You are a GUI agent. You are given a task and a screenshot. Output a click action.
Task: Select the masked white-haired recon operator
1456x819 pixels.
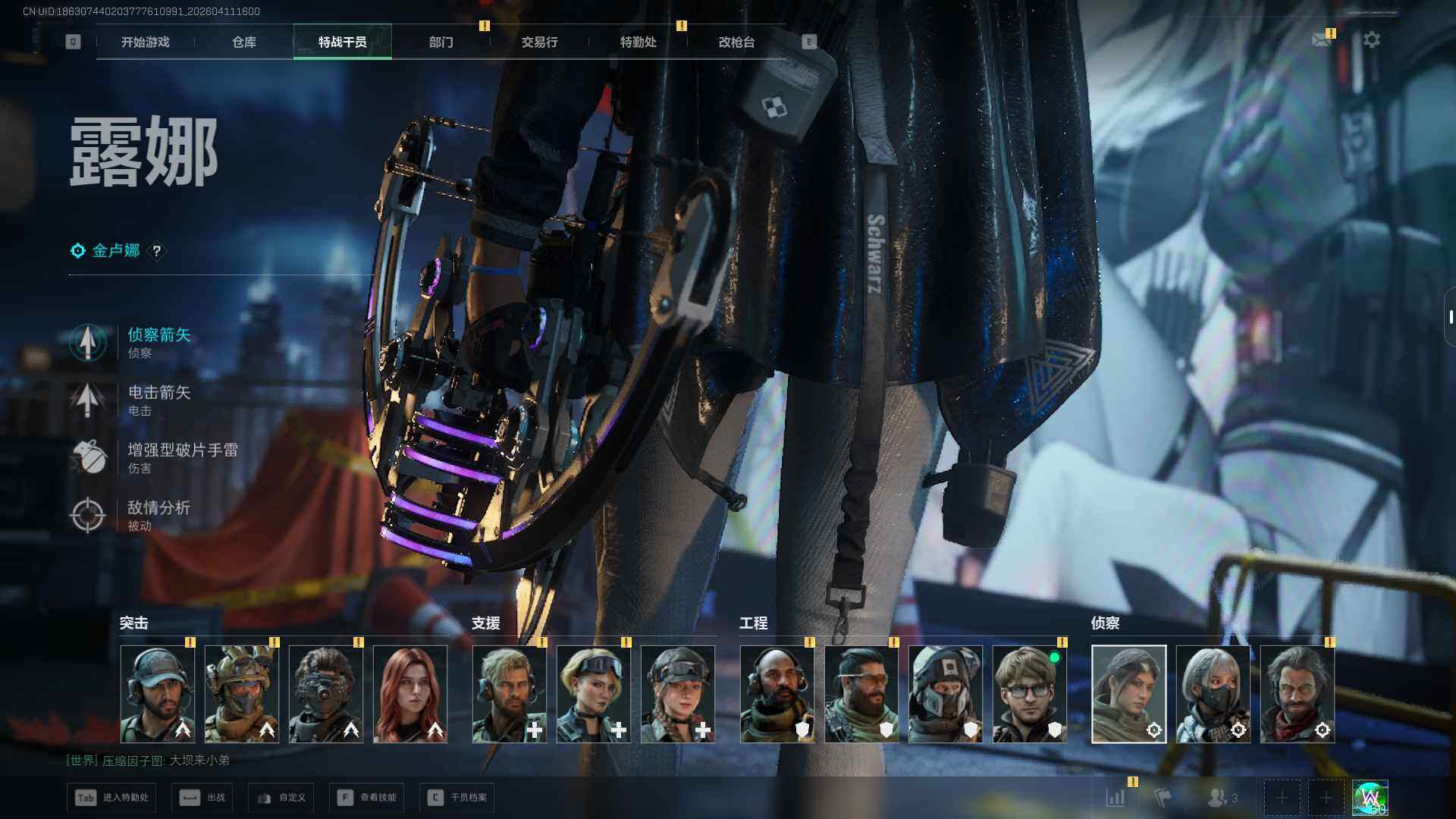[1213, 694]
